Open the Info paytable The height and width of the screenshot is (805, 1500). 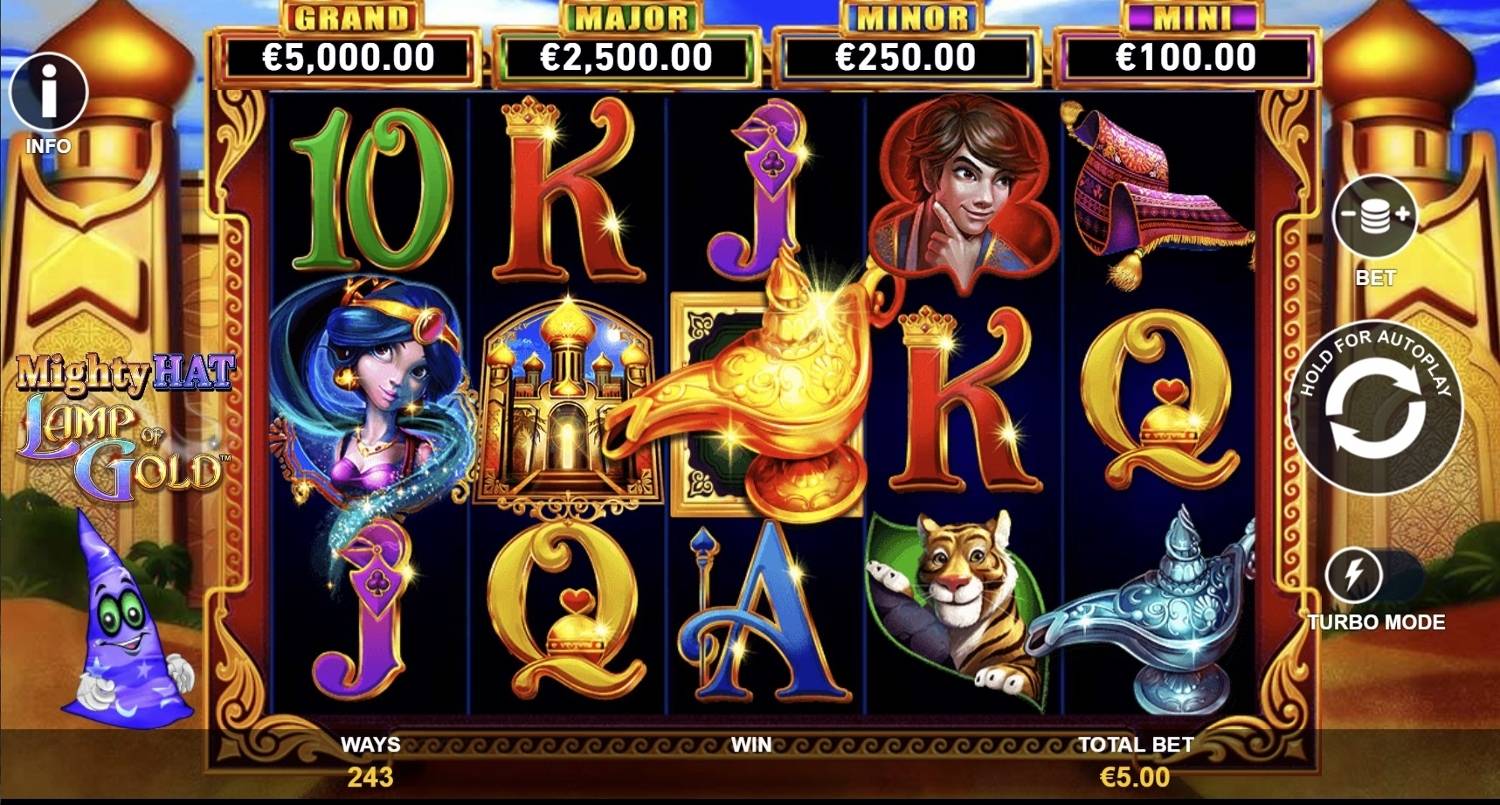[x=48, y=94]
